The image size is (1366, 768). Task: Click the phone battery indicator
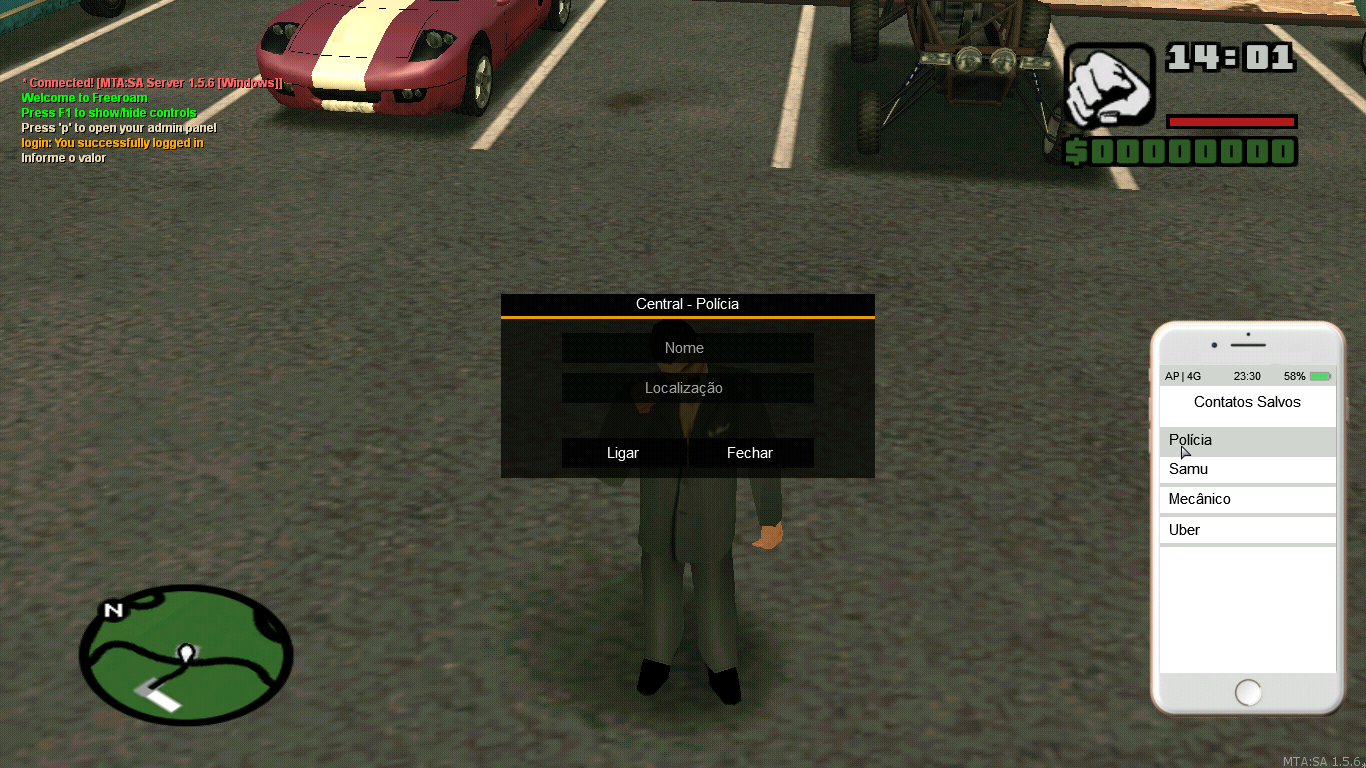click(1318, 375)
